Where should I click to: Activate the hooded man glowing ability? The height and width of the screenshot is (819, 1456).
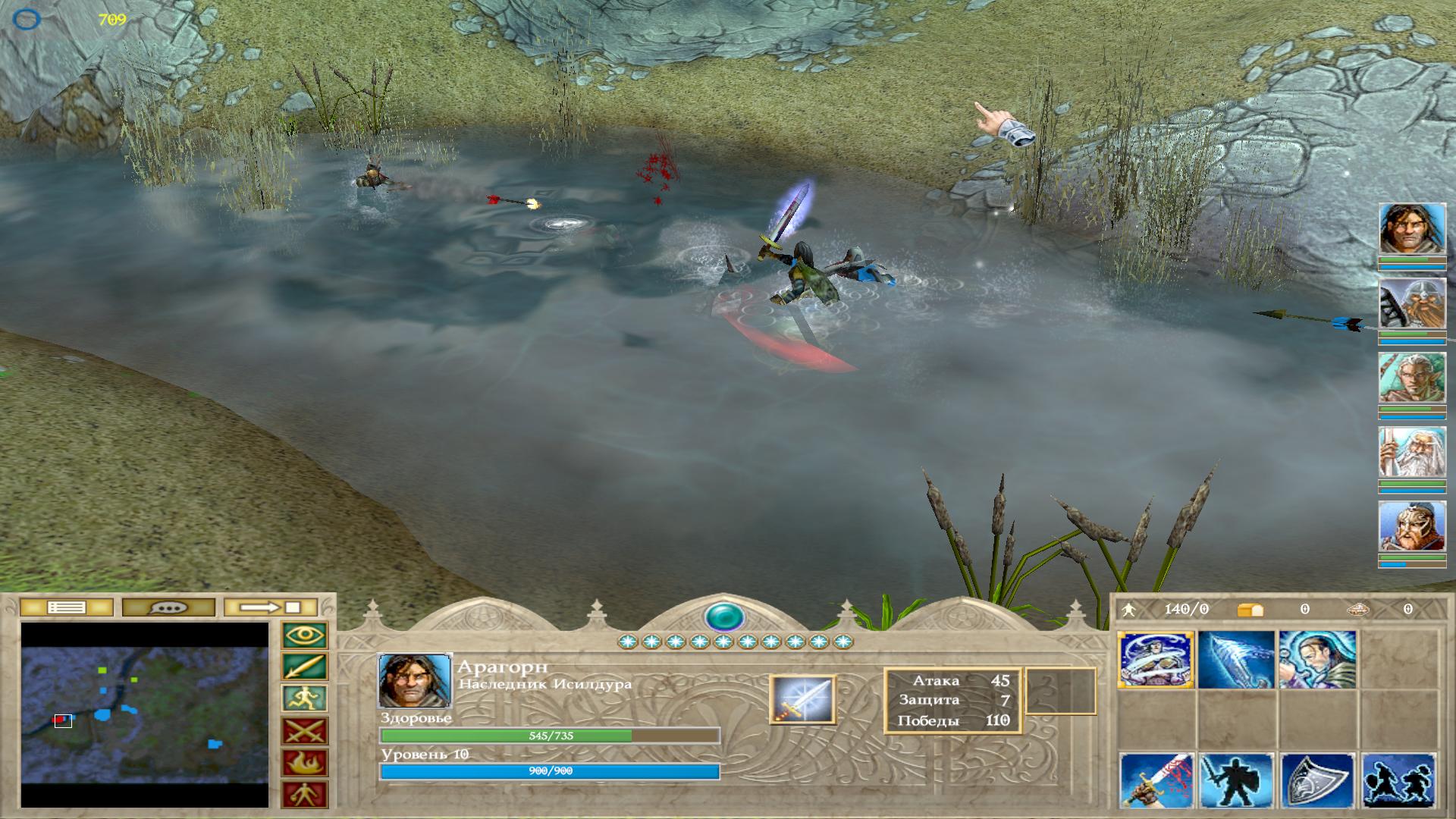[1316, 660]
